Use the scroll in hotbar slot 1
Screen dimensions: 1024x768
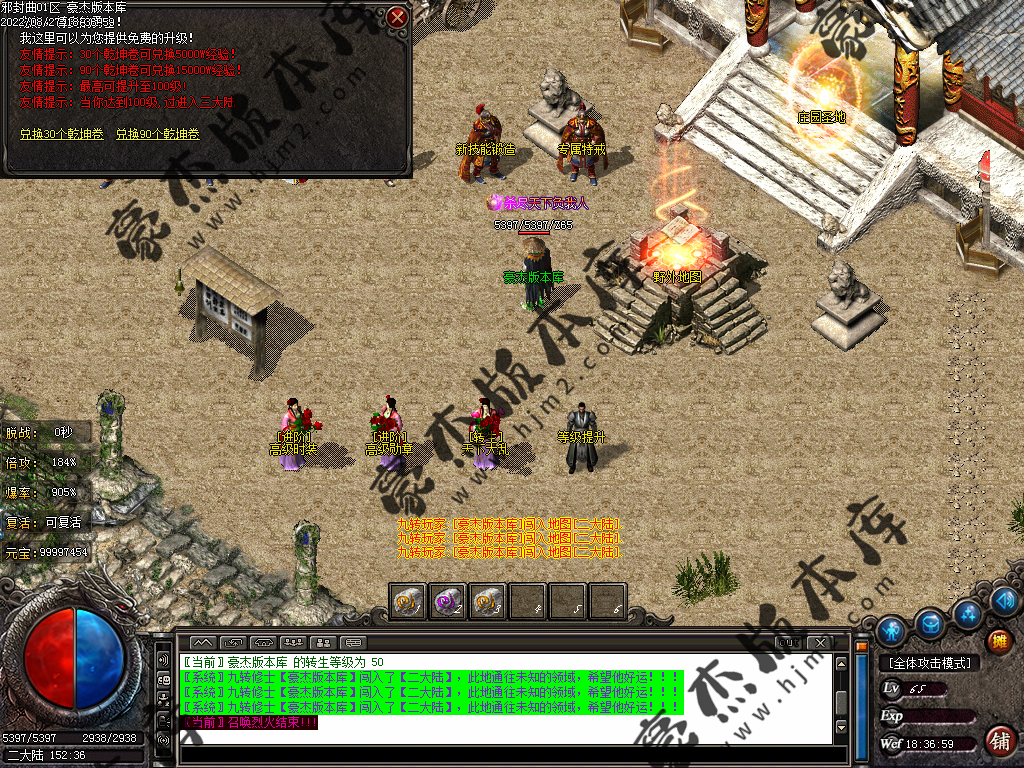tap(408, 602)
